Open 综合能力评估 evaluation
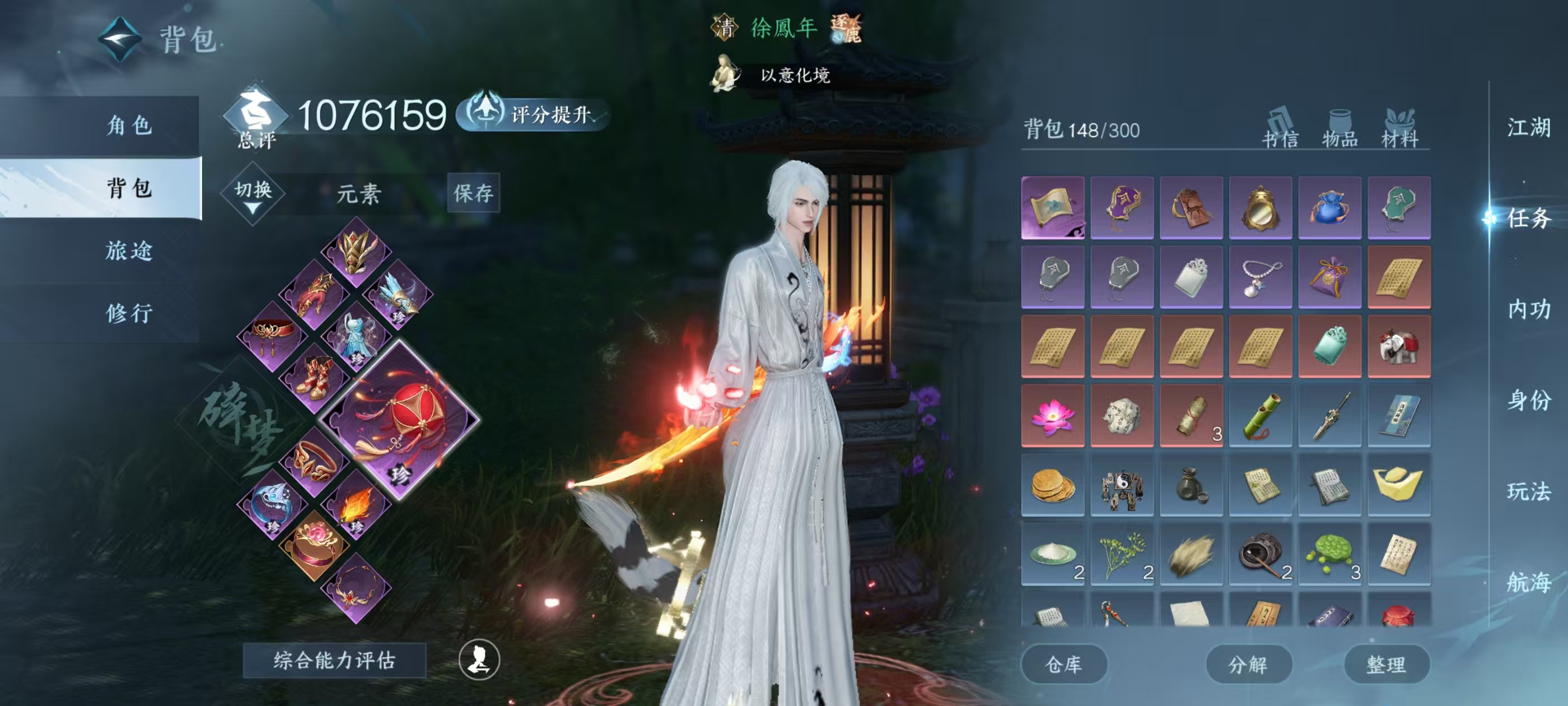The image size is (1568, 706). coord(334,660)
